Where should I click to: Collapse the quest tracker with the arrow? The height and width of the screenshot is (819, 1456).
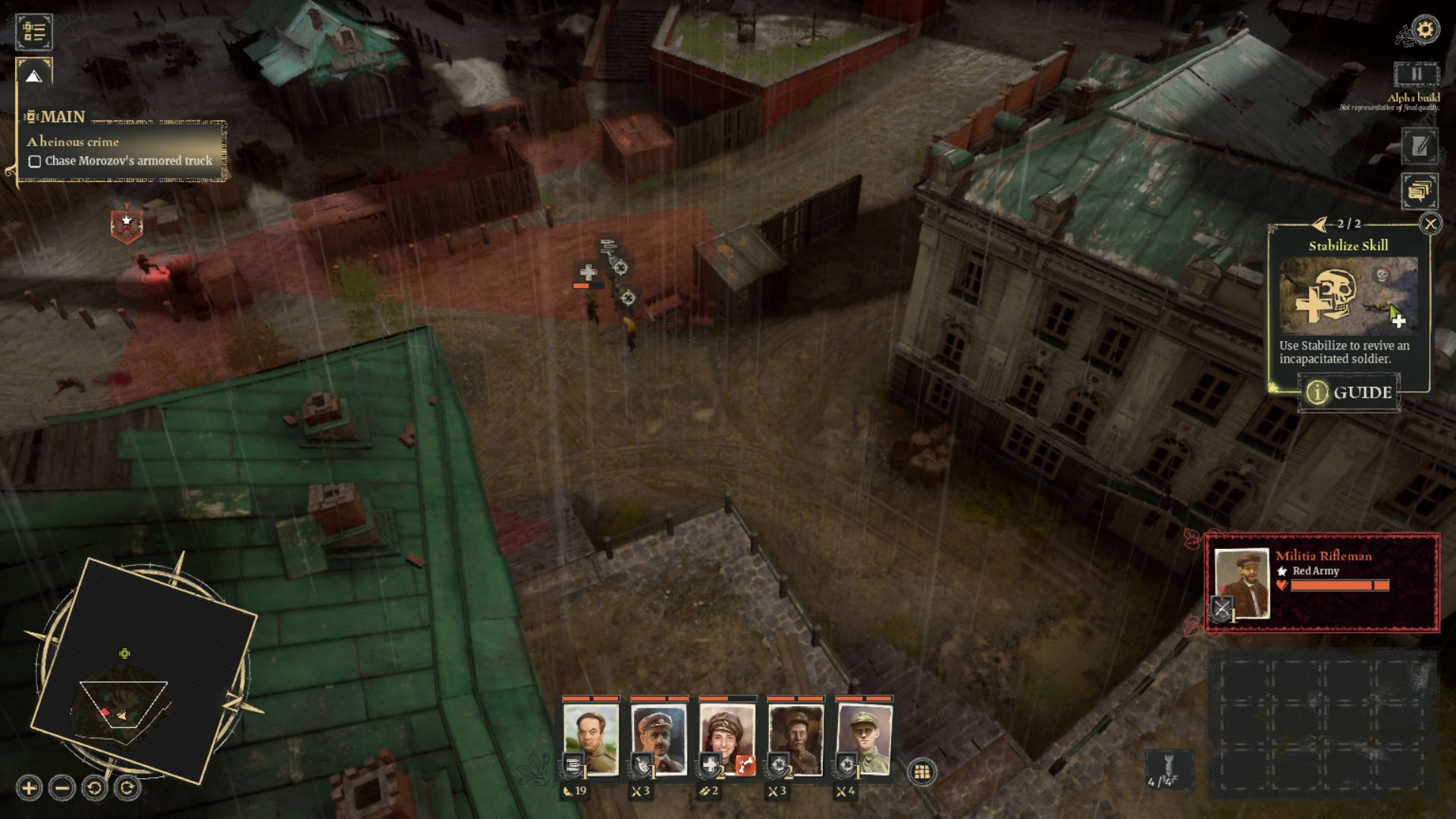(33, 76)
